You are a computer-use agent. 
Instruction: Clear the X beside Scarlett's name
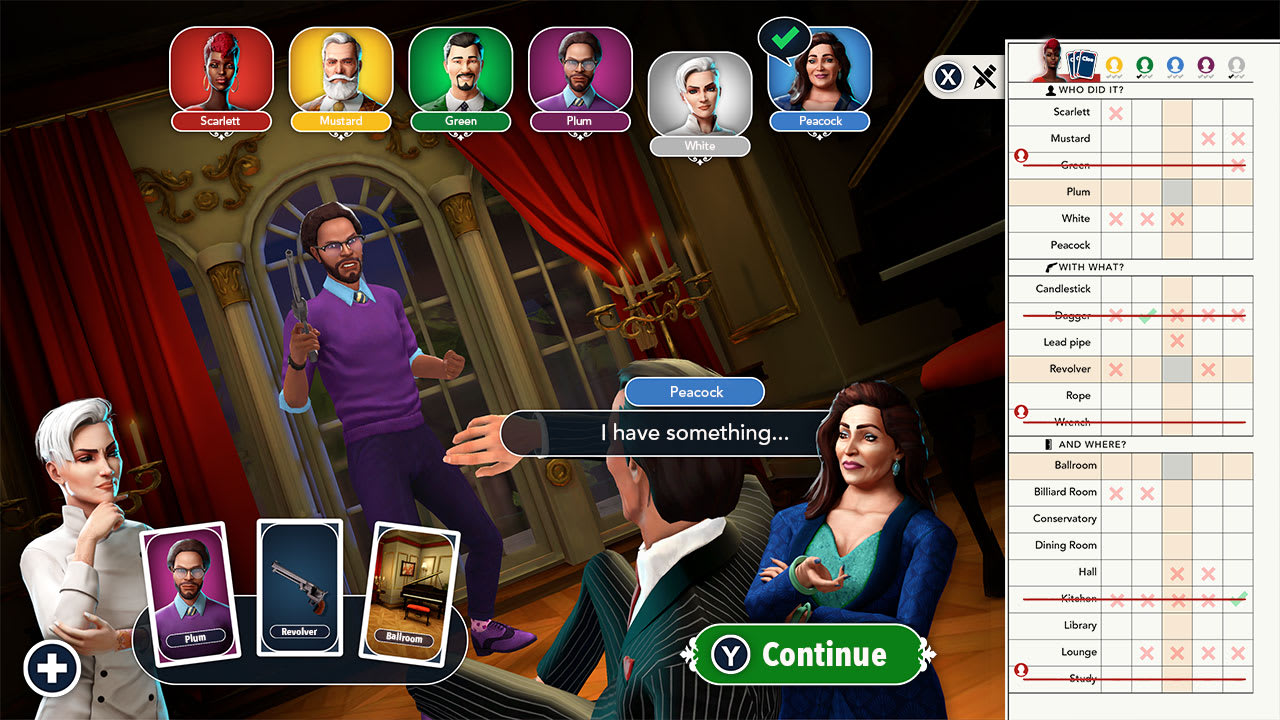[1118, 112]
